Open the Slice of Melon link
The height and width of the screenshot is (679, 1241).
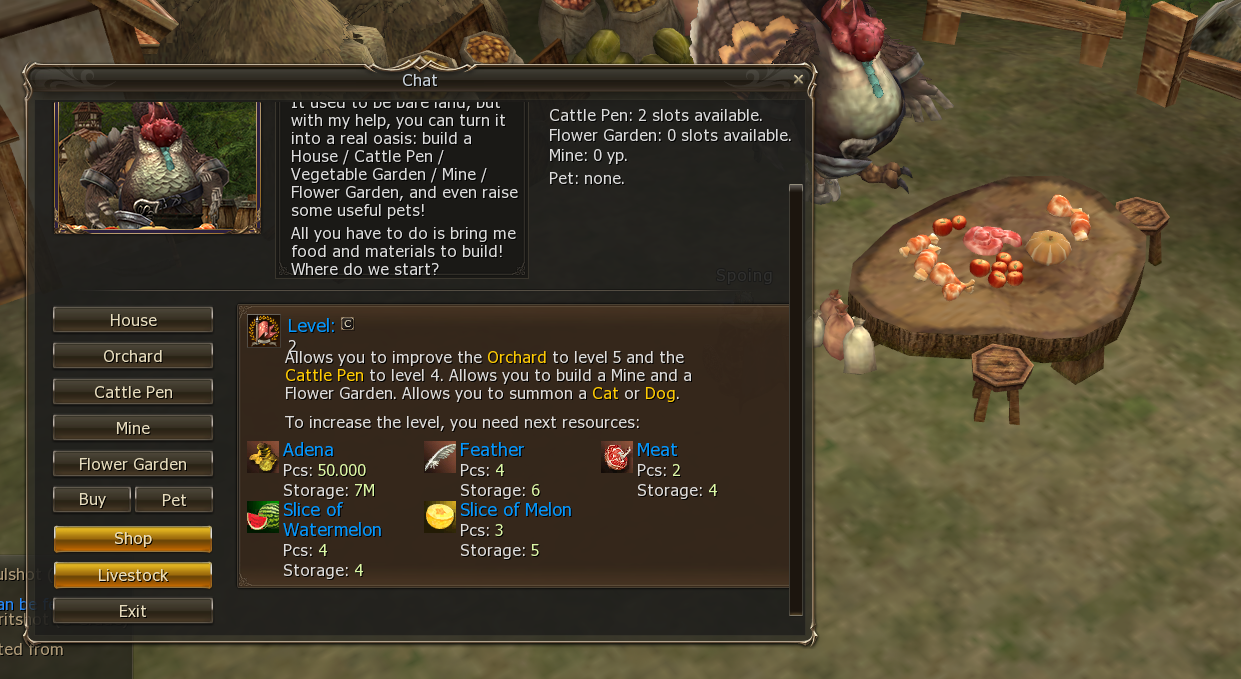point(516,510)
